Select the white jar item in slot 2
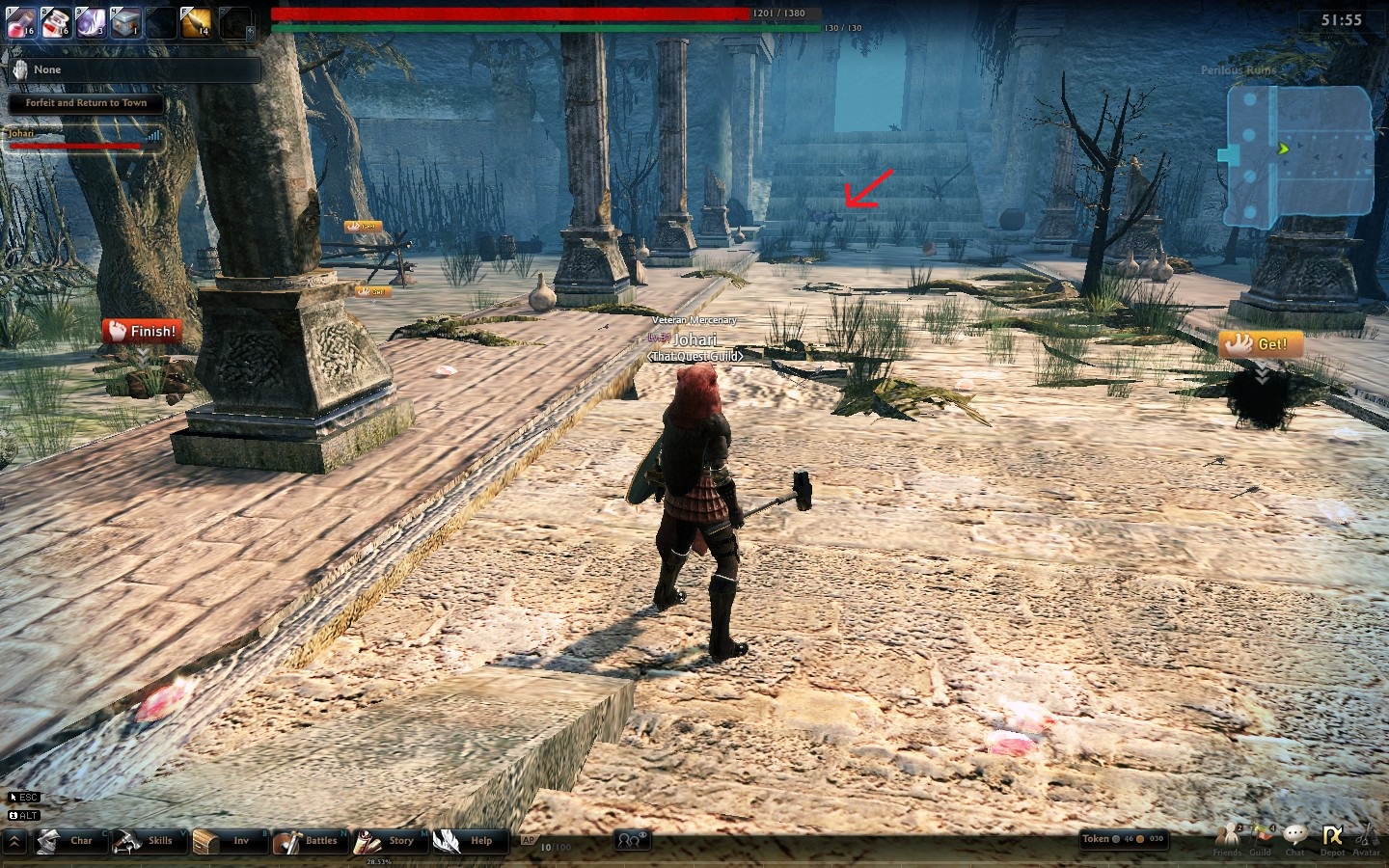 pos(57,21)
